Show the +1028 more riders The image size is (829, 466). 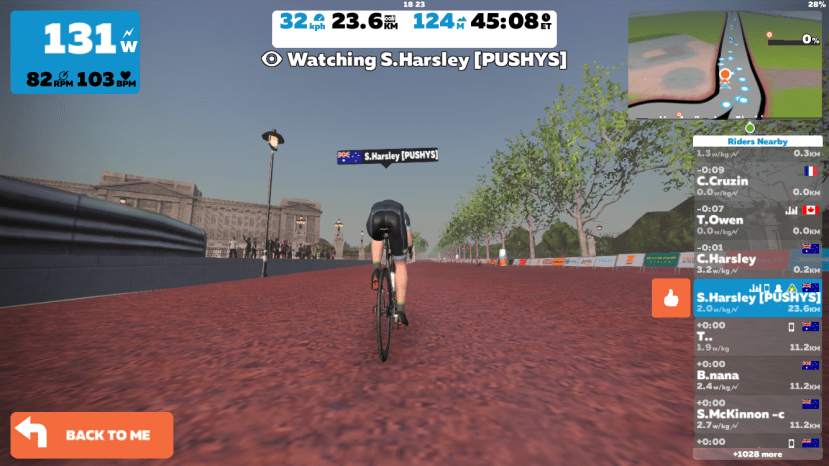[x=757, y=454]
